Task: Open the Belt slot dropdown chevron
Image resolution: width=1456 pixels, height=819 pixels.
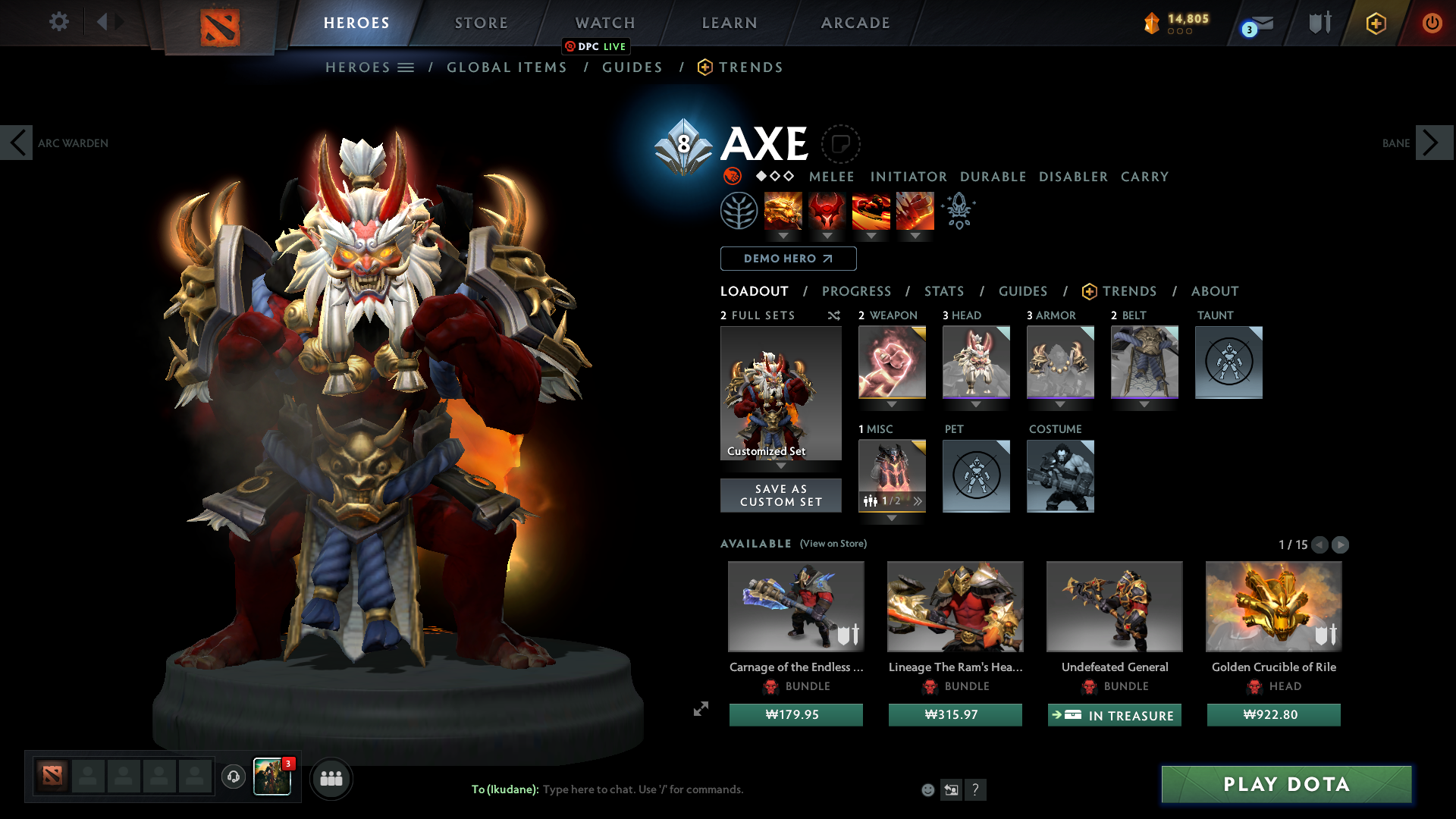Action: tap(1144, 404)
